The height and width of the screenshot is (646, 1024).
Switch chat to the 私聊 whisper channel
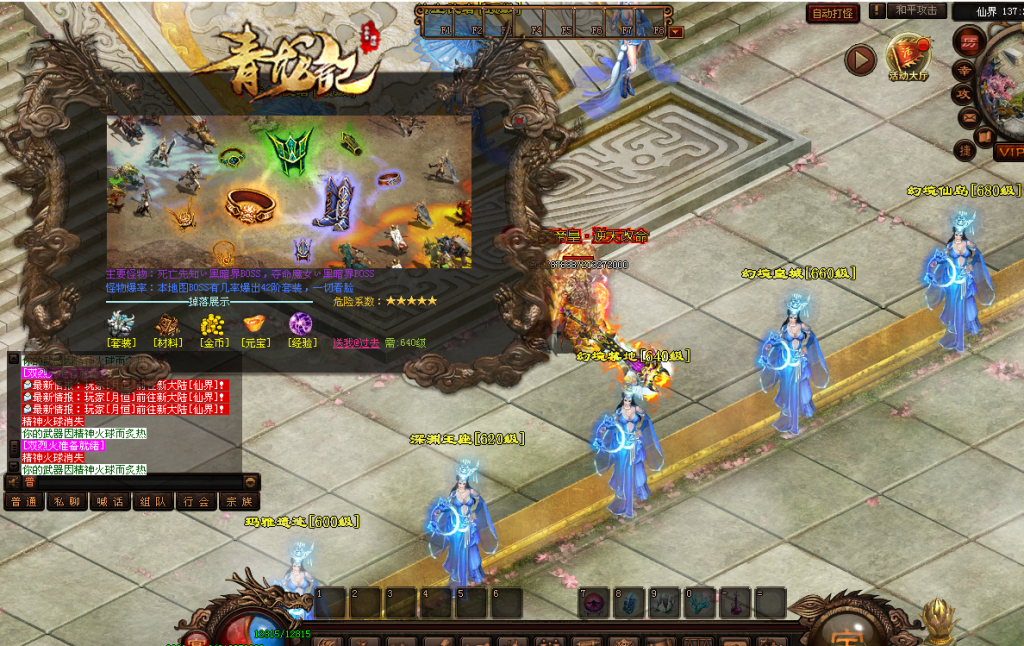tap(66, 502)
